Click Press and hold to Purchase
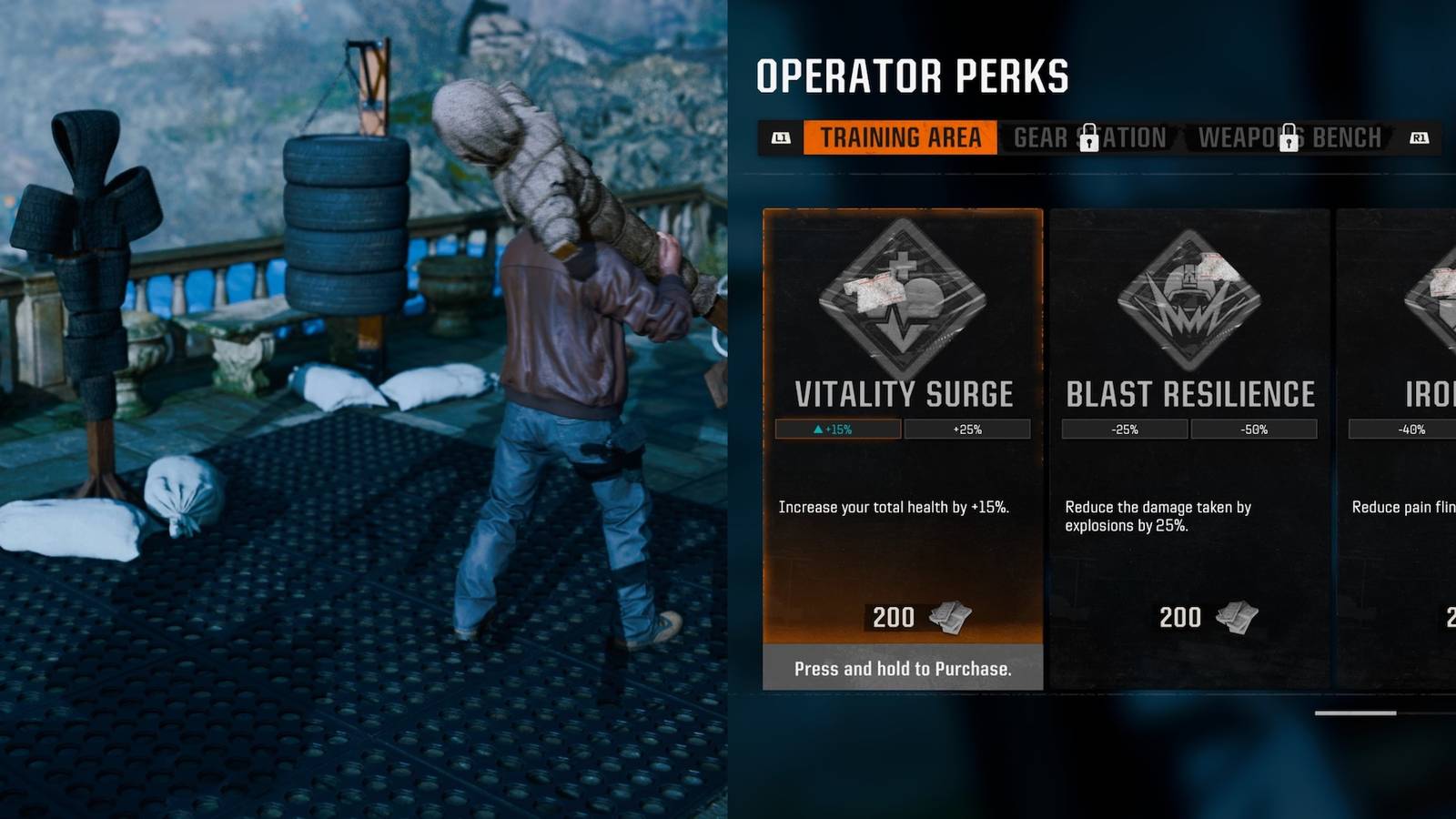The image size is (1456, 819). click(x=902, y=670)
